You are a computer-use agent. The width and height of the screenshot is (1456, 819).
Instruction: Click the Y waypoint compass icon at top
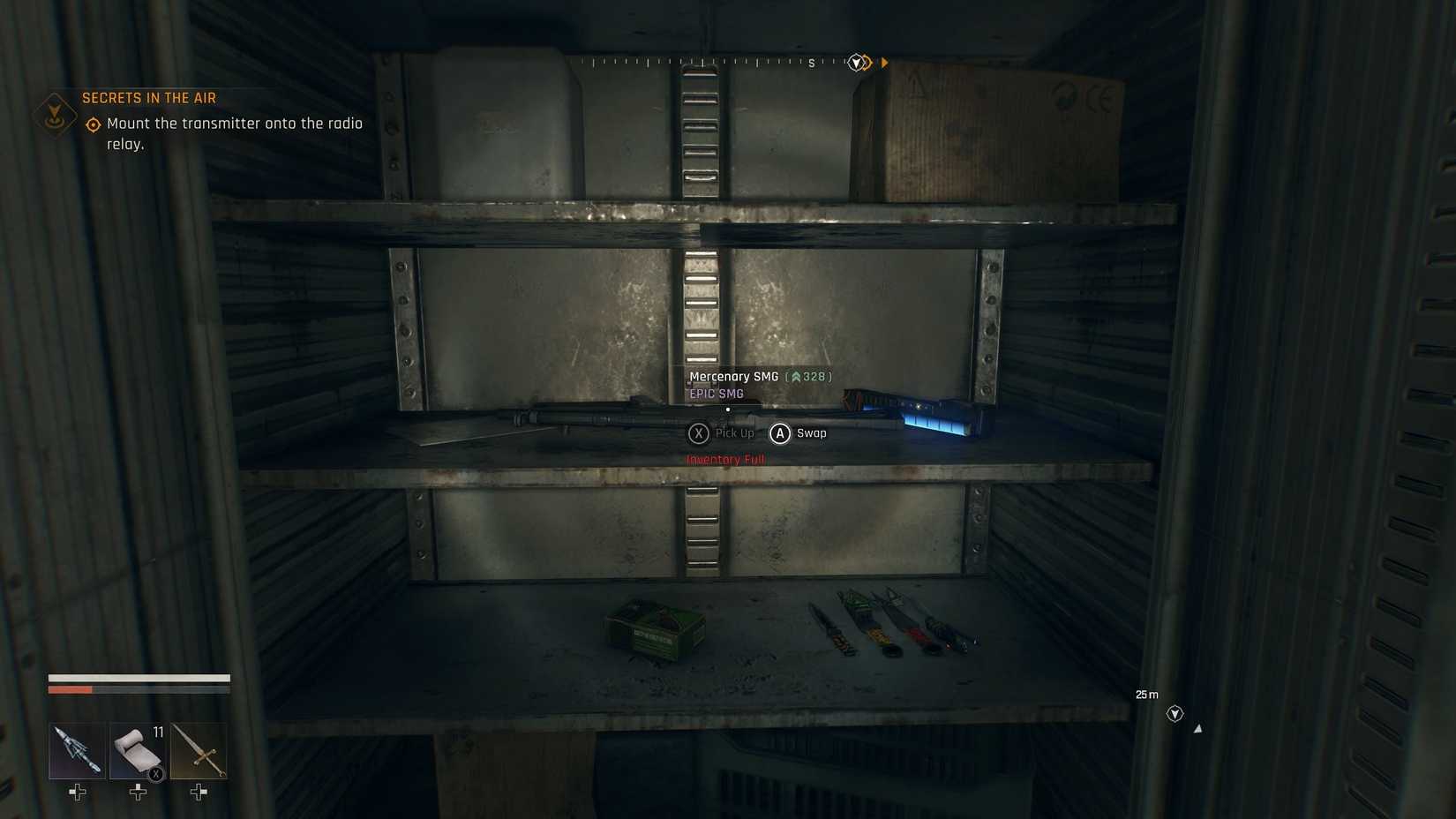(854, 62)
